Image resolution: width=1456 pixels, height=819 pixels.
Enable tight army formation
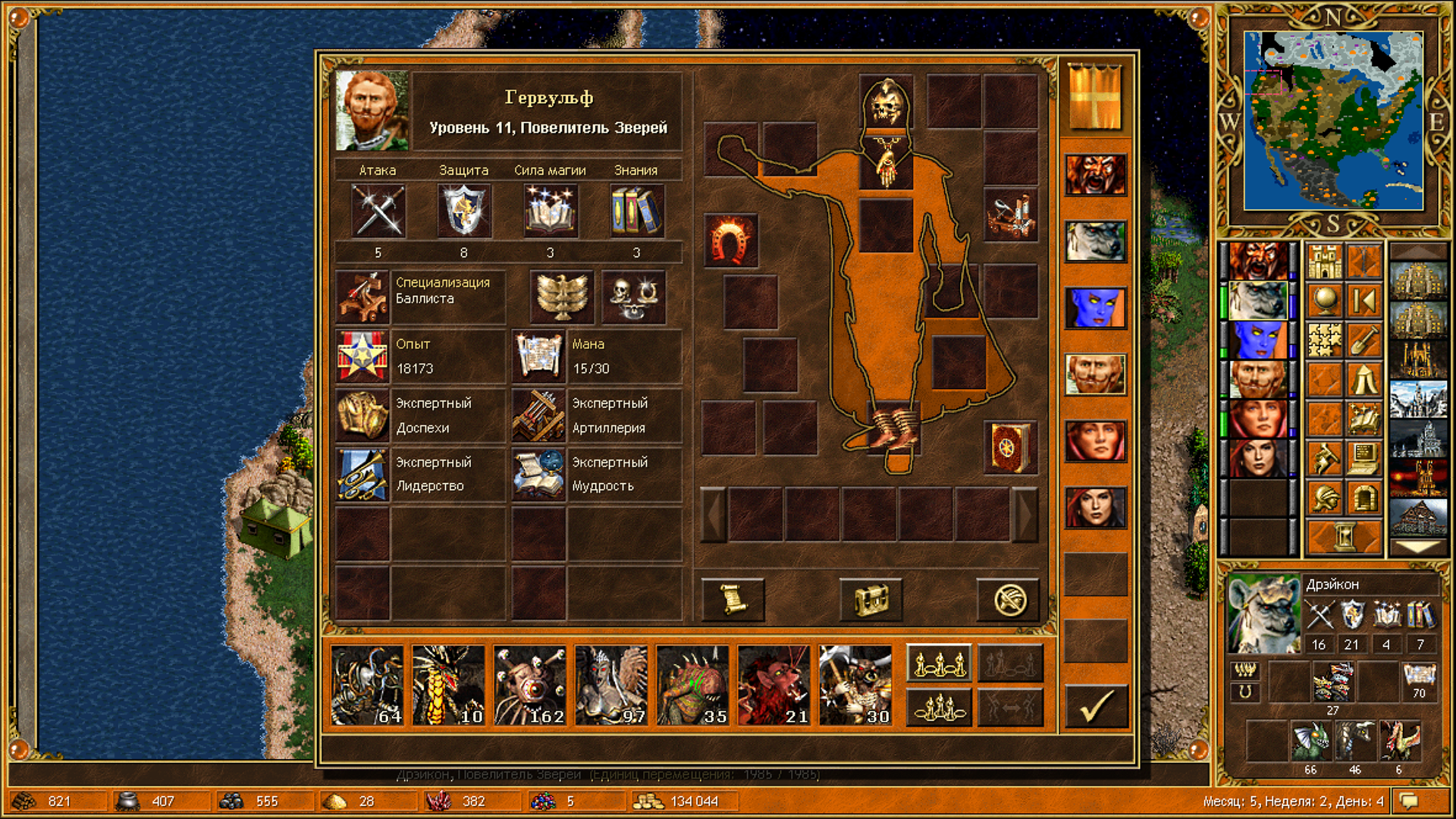[939, 707]
